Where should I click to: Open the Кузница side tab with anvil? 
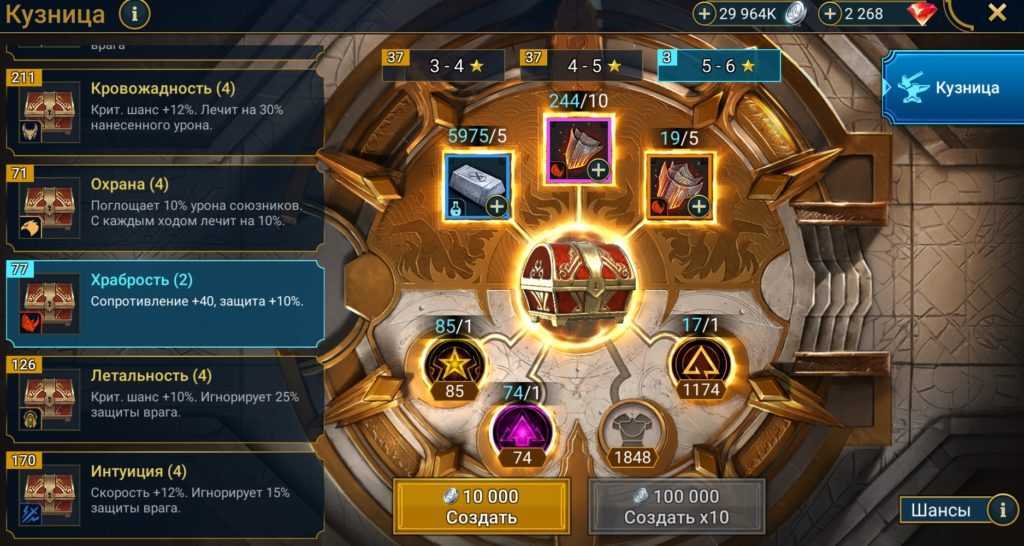953,88
